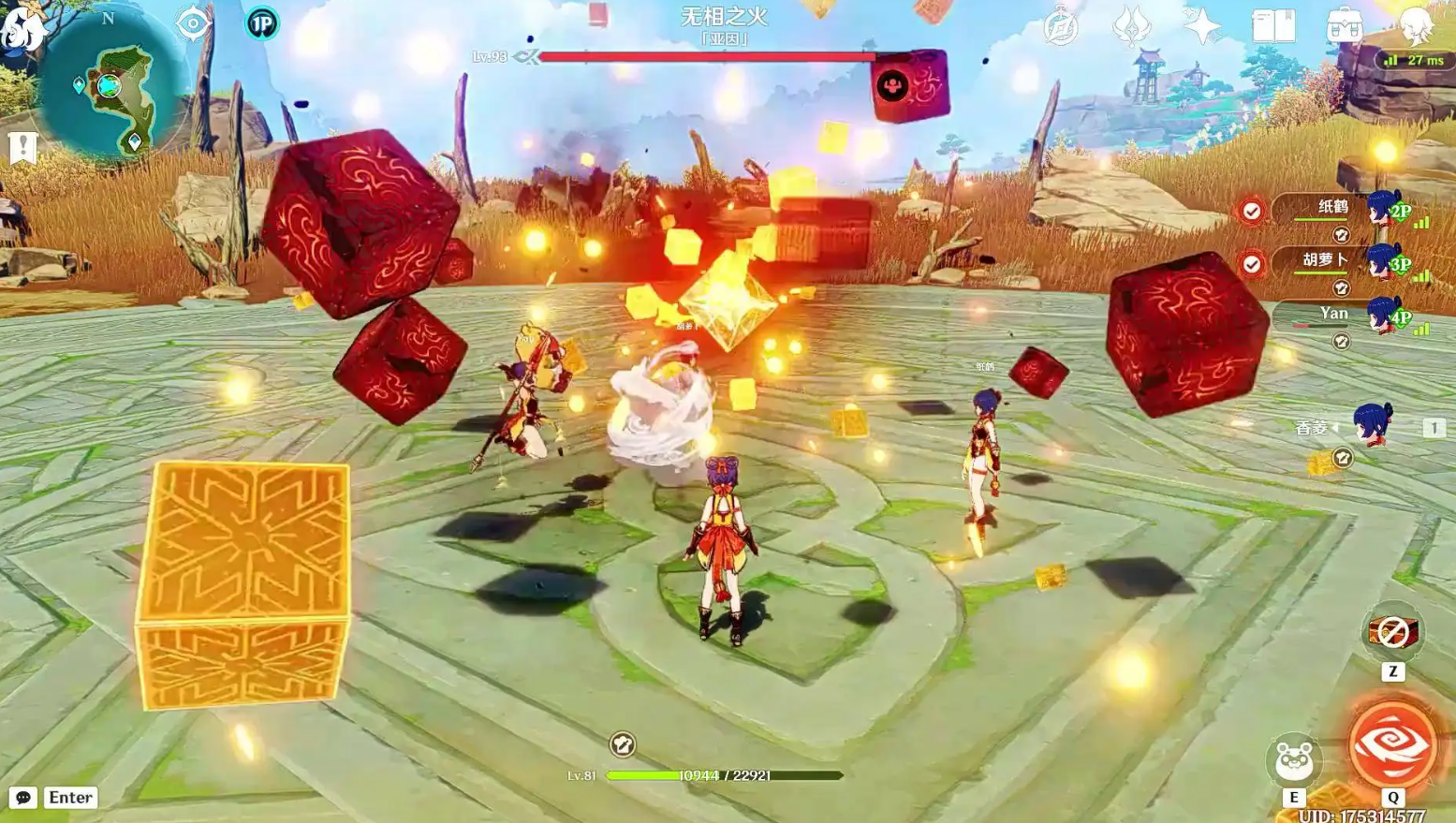The image size is (1456, 823).
Task: Open the character screen icon
Action: 1416,26
